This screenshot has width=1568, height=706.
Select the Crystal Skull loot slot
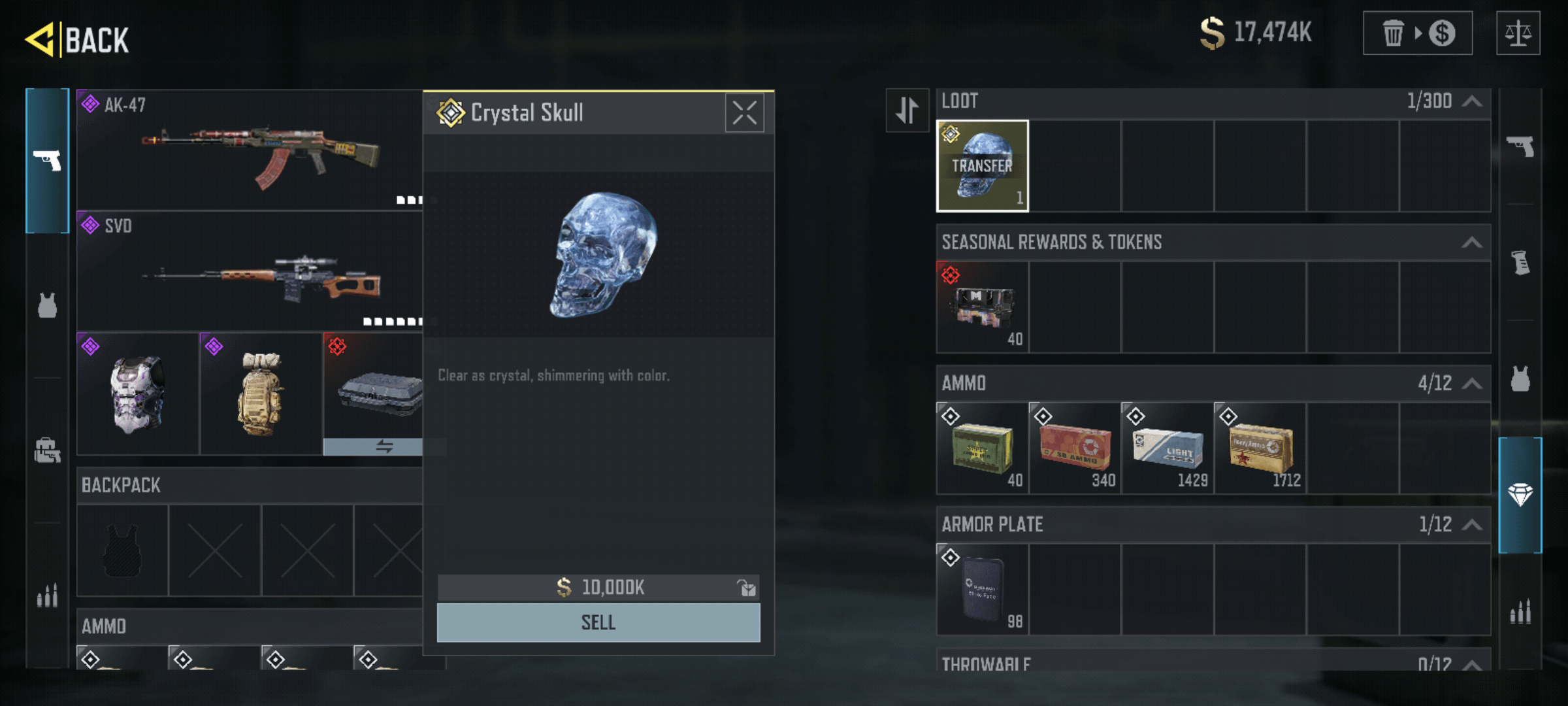[x=982, y=166]
